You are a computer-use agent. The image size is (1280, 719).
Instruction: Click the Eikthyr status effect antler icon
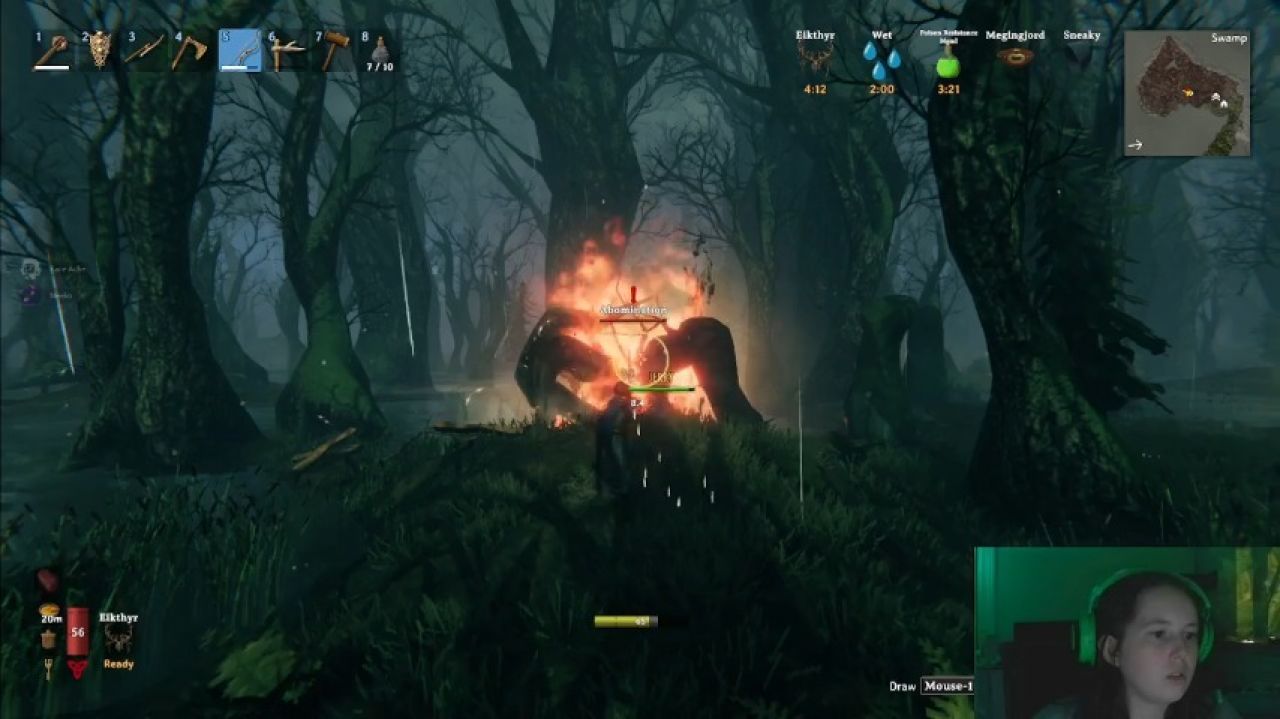(x=815, y=57)
